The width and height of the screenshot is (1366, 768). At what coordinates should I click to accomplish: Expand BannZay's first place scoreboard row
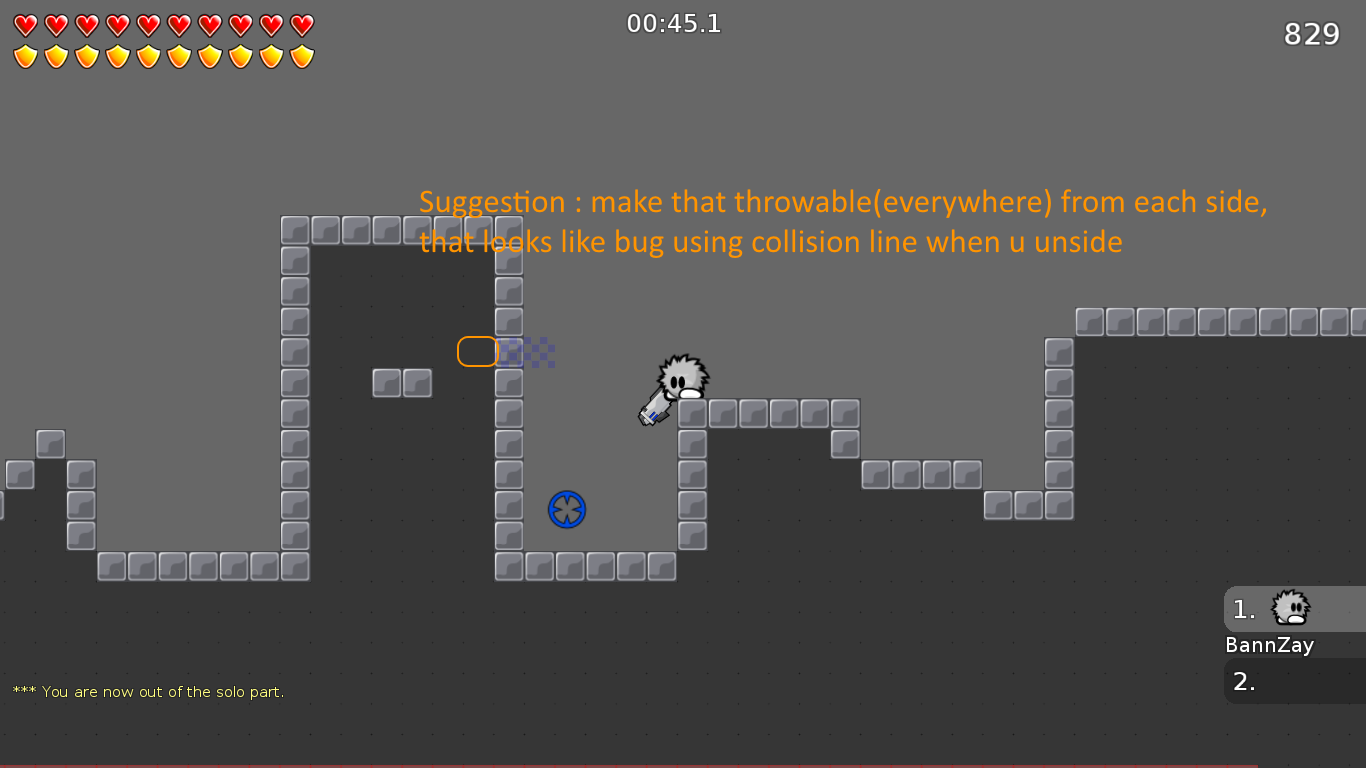1295,608
